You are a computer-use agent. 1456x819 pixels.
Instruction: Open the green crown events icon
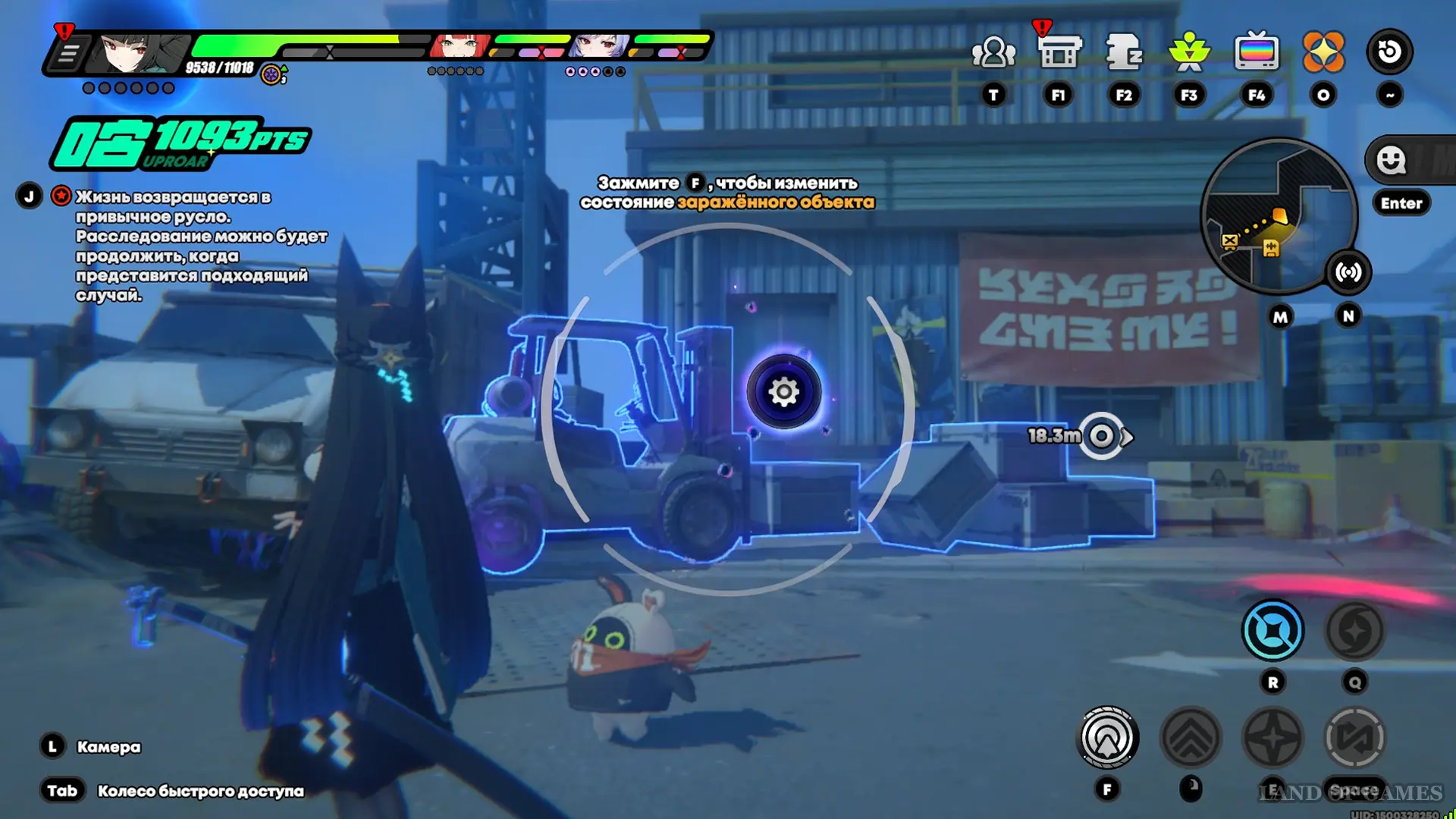1189,52
